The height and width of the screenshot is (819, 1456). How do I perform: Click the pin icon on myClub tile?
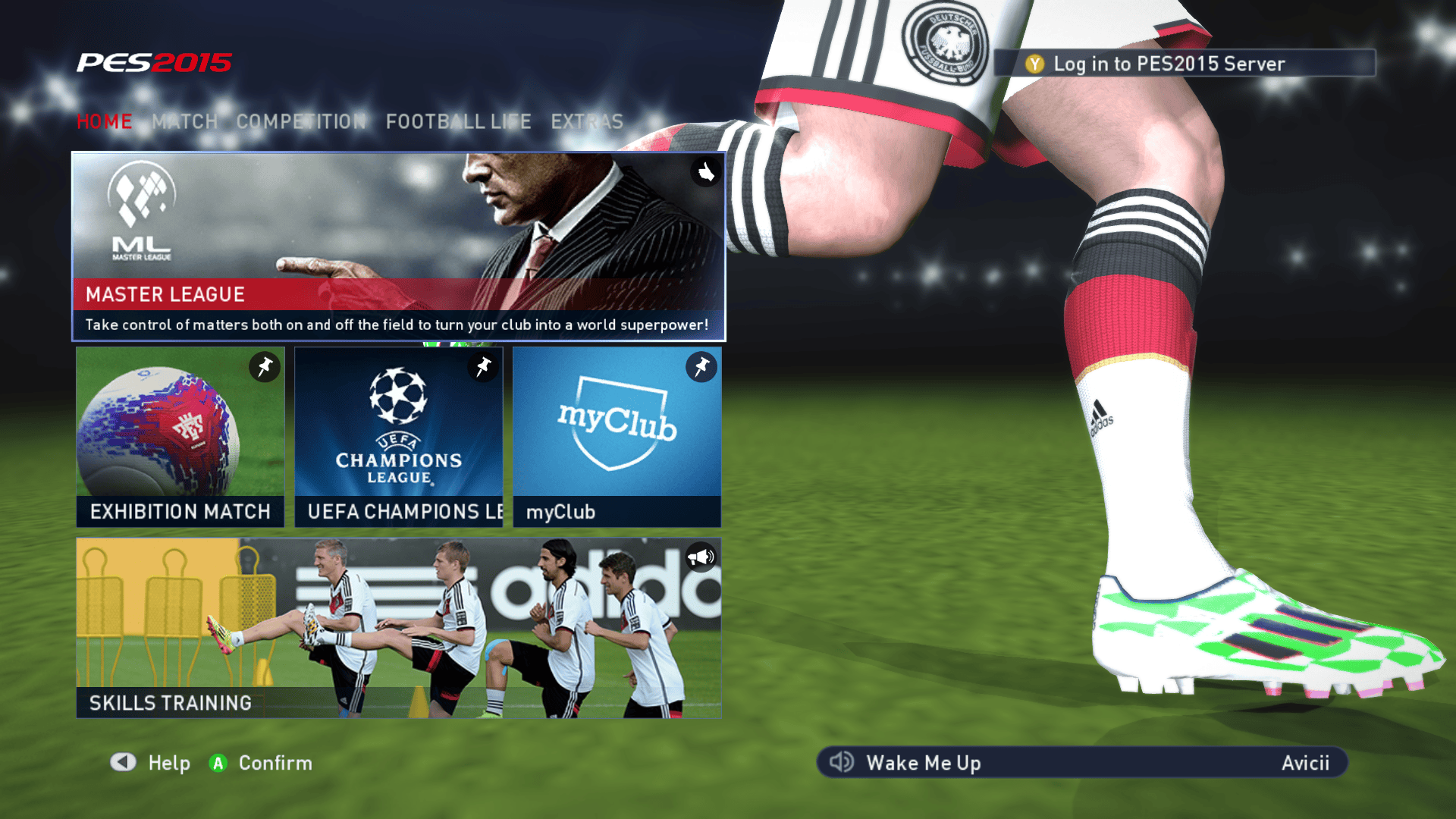pyautogui.click(x=701, y=367)
